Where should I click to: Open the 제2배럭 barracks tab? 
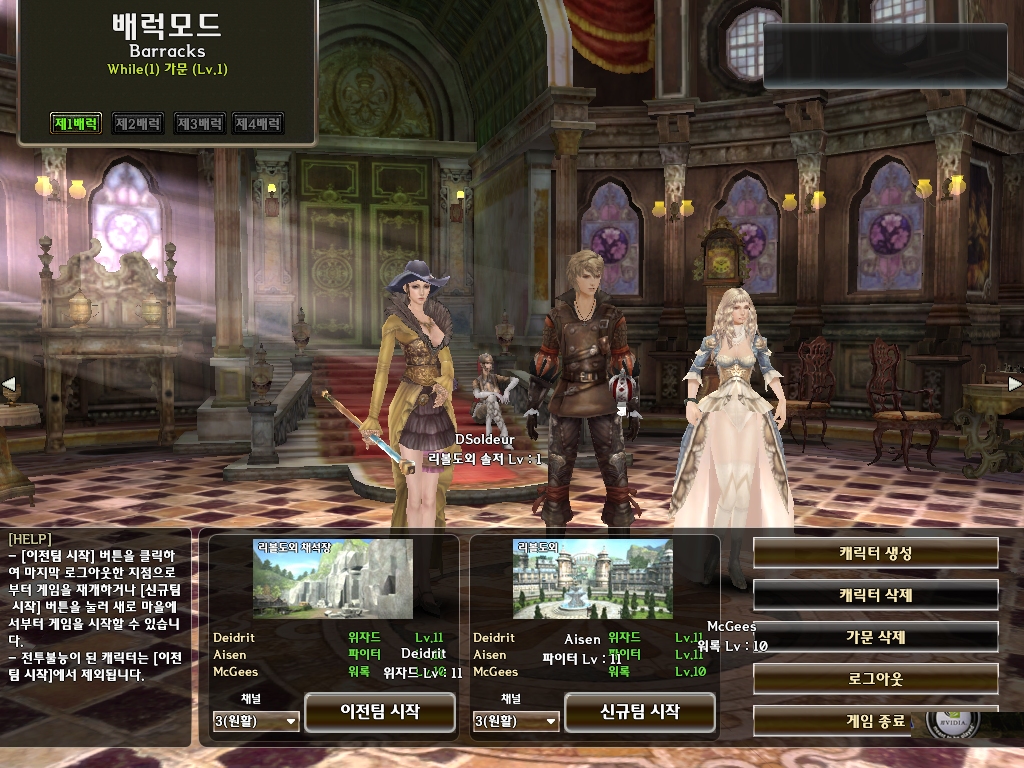137,124
